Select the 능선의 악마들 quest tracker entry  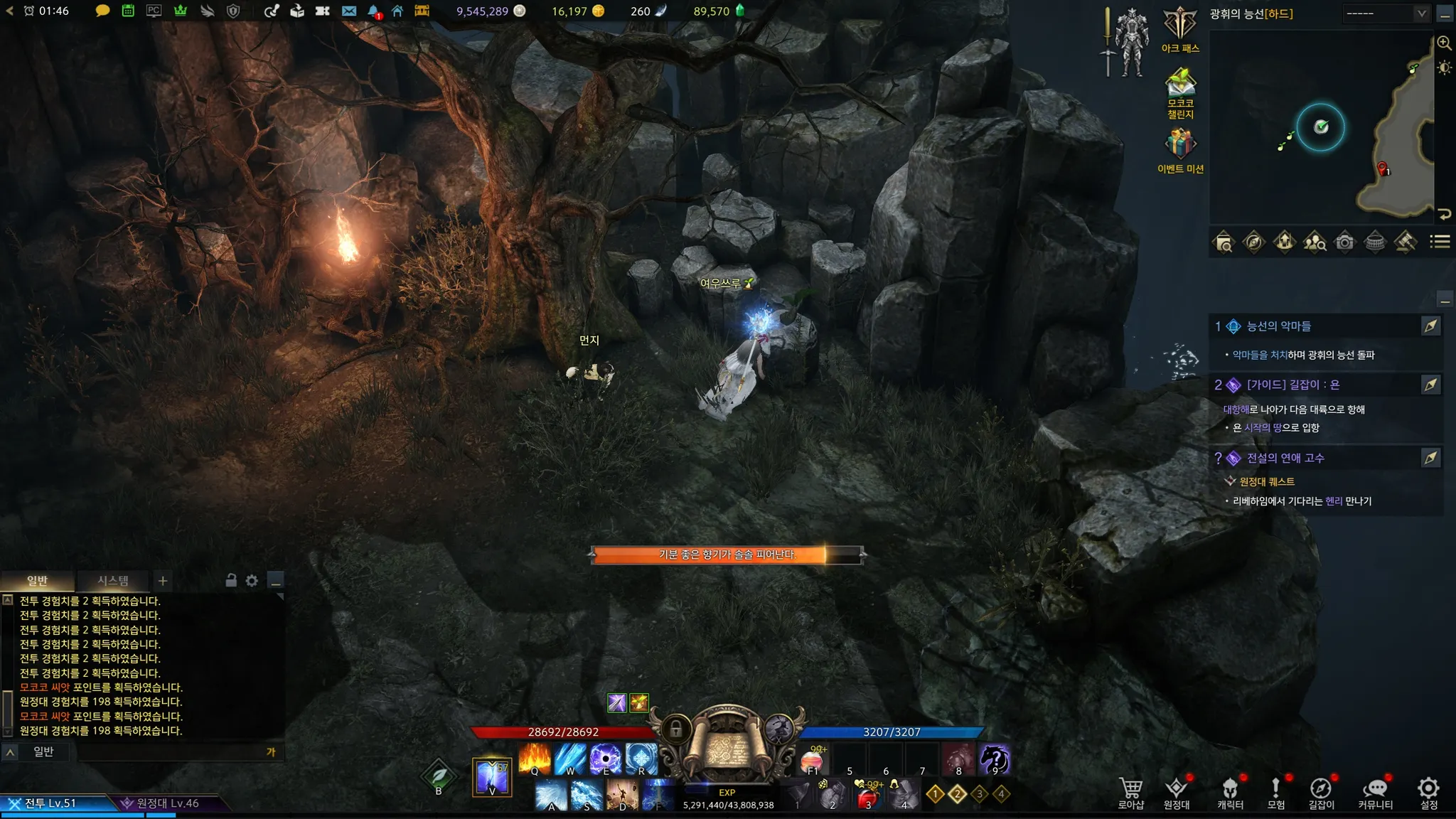[1278, 326]
